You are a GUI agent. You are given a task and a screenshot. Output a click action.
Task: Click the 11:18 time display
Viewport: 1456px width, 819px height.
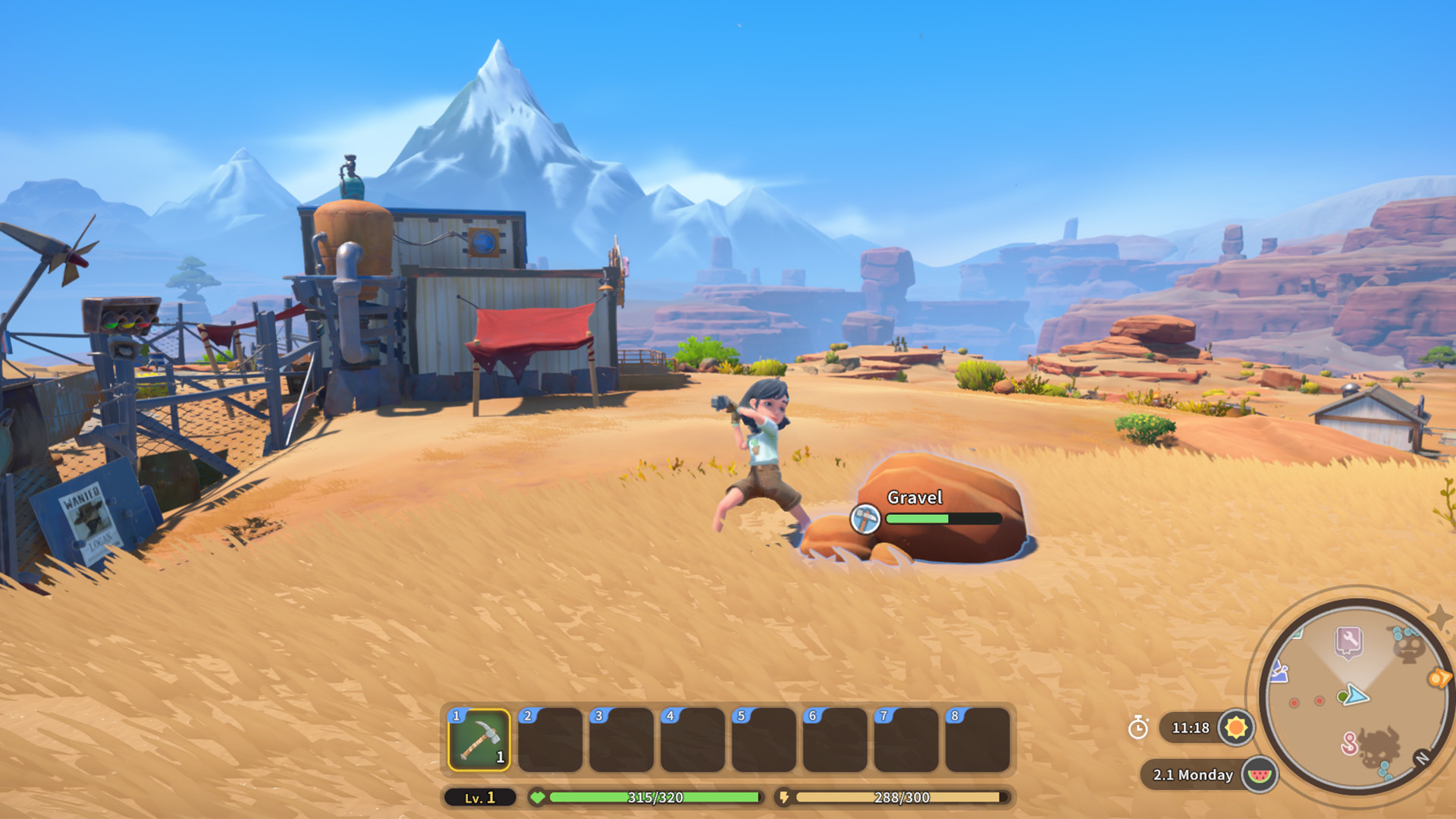pos(1191,727)
